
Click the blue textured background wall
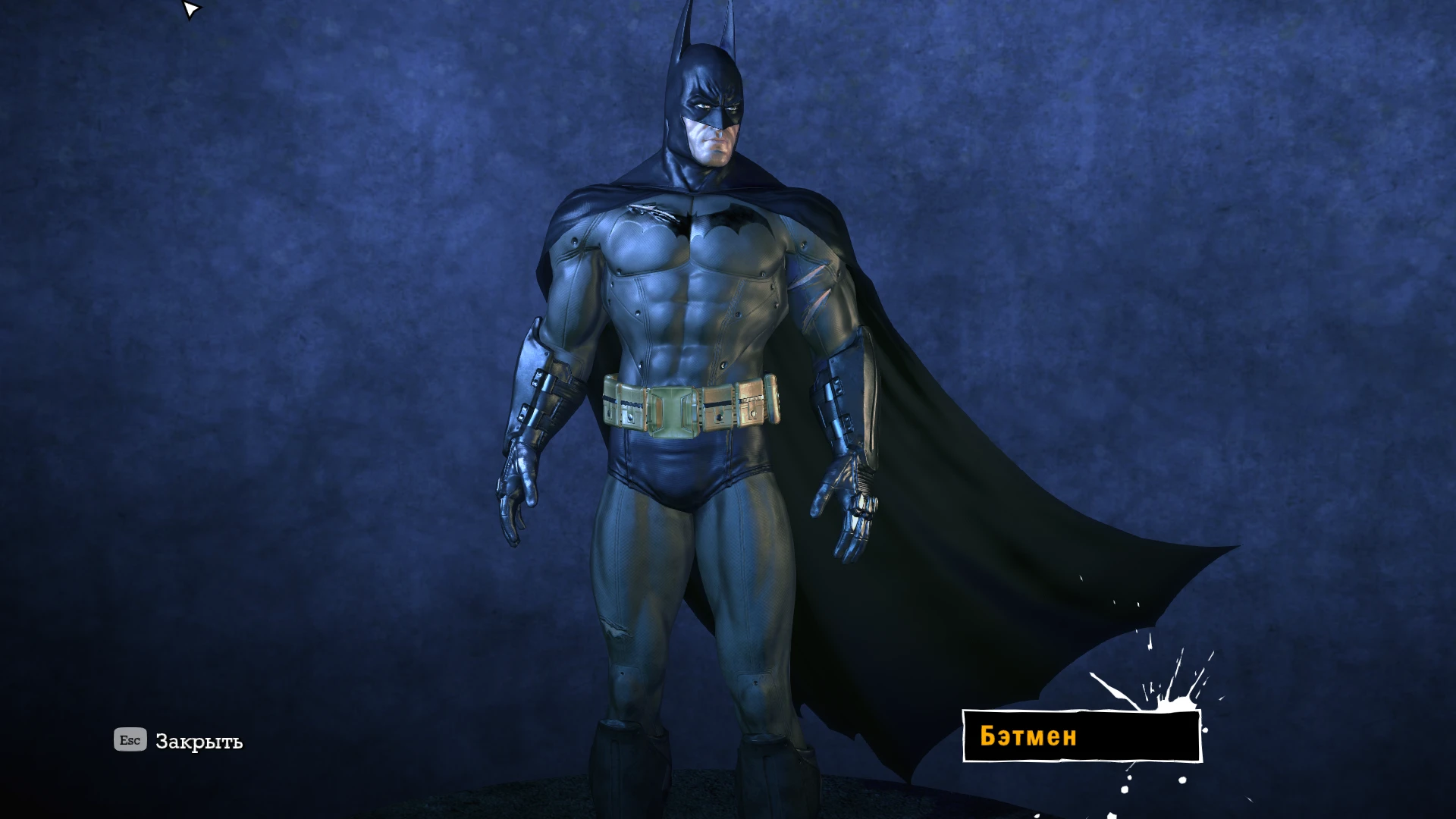click(x=303, y=303)
